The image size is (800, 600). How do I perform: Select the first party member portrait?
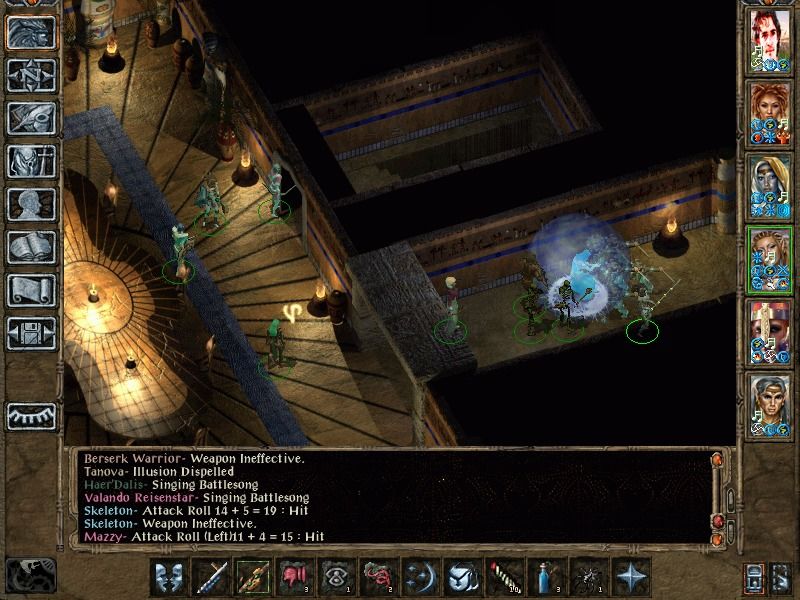click(x=770, y=40)
